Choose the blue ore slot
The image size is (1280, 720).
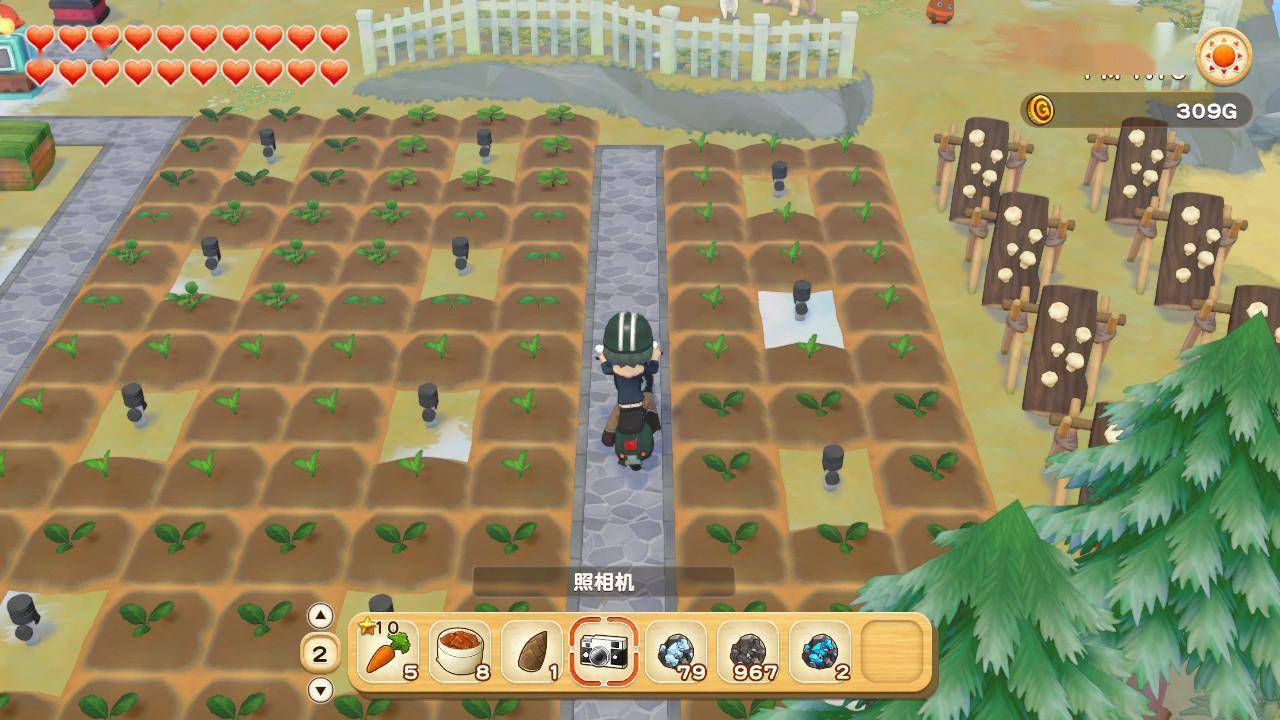click(819, 652)
